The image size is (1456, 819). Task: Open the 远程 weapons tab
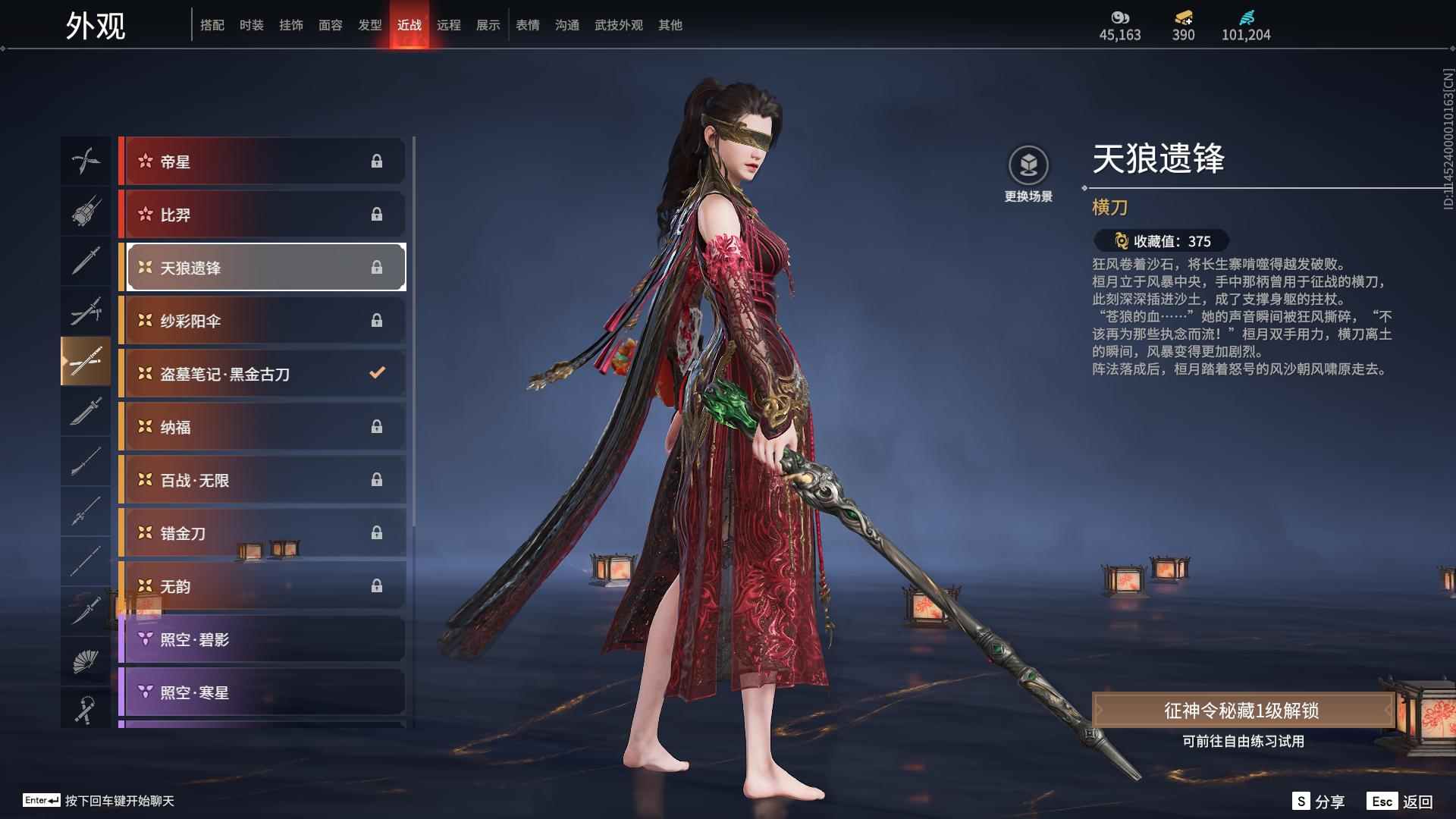pyautogui.click(x=449, y=25)
